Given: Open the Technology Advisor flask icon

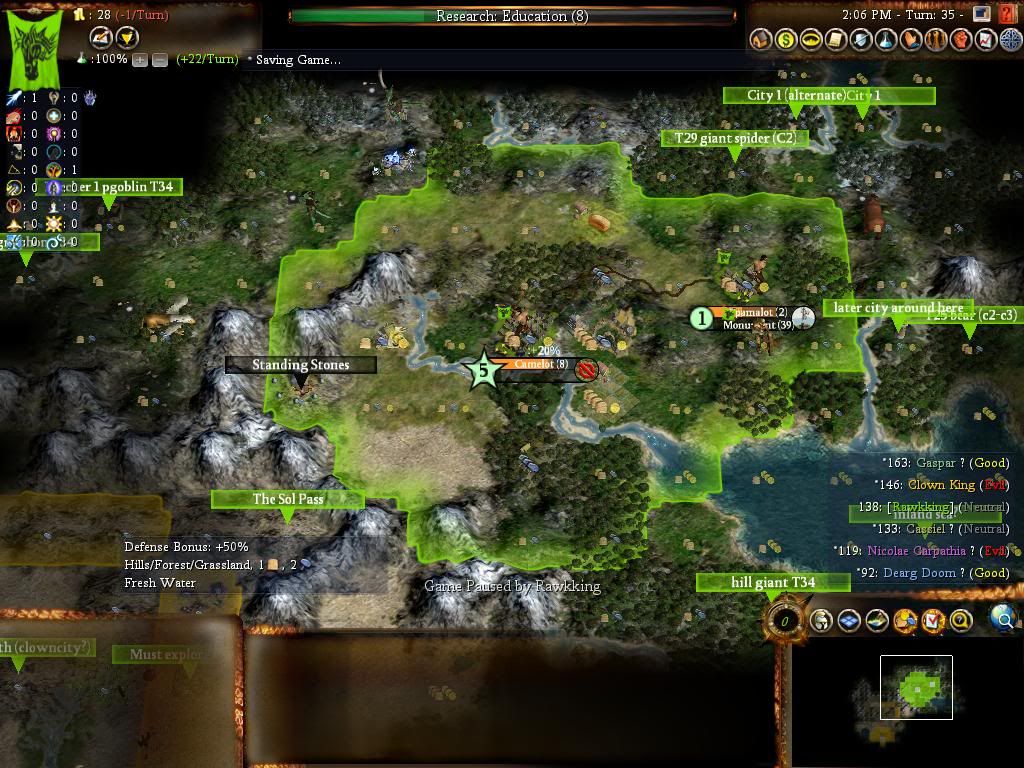Looking at the screenshot, I should coord(886,40).
